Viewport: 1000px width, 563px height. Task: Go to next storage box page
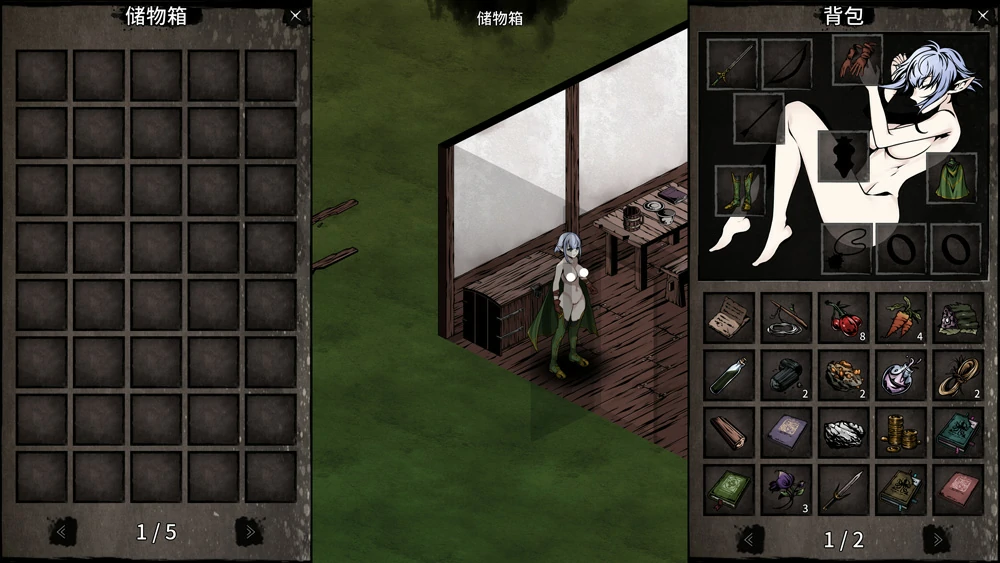click(246, 532)
